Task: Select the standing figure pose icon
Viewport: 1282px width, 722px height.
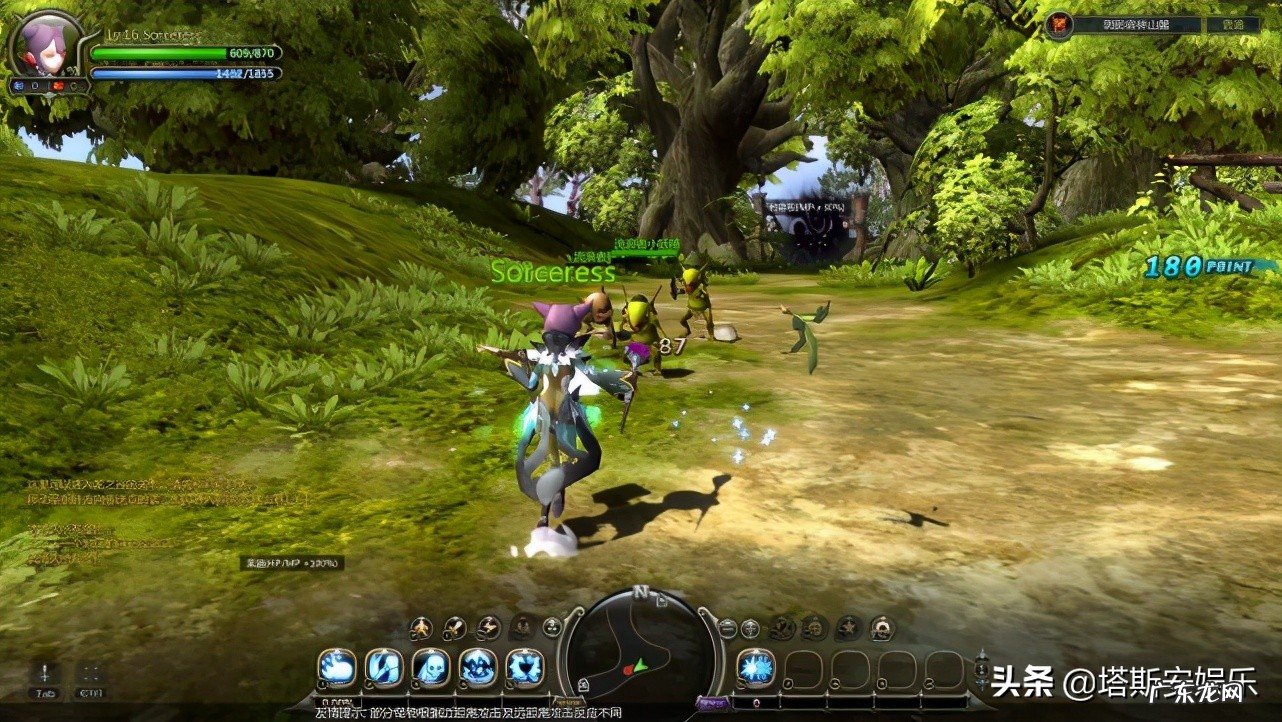Action: 421,628
